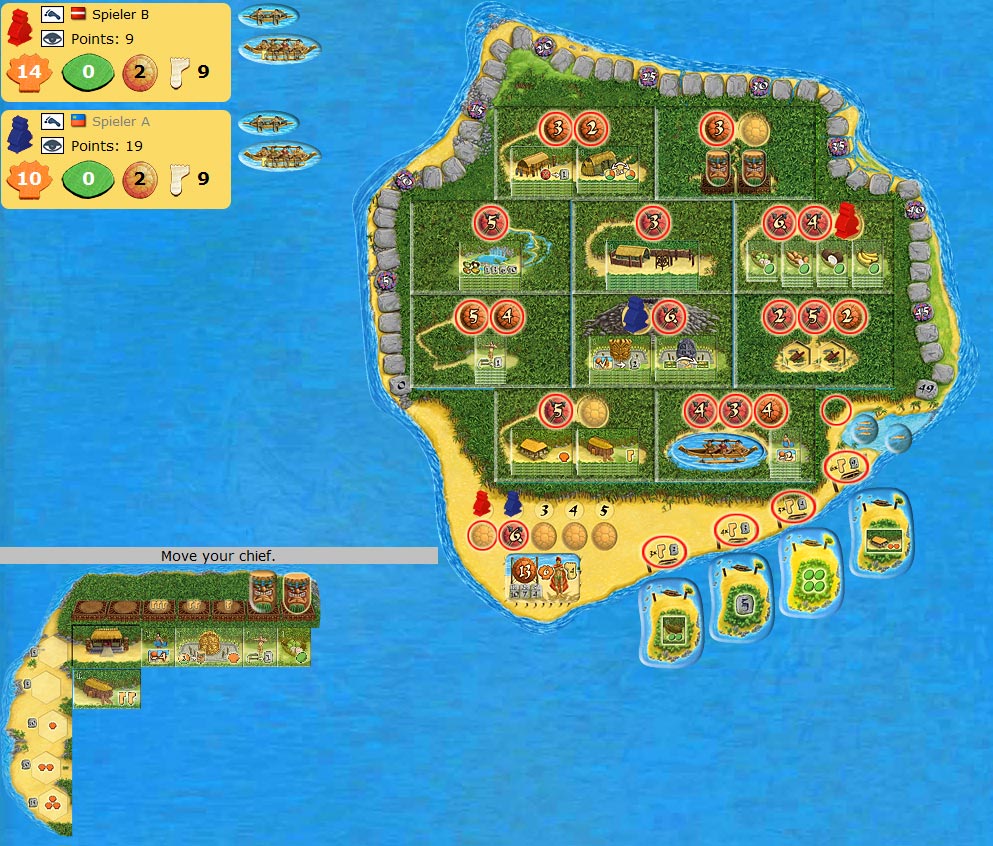Viewport: 993px width, 846px height.
Task: Toggle the eye icon for Spieler A
Action: (51, 145)
